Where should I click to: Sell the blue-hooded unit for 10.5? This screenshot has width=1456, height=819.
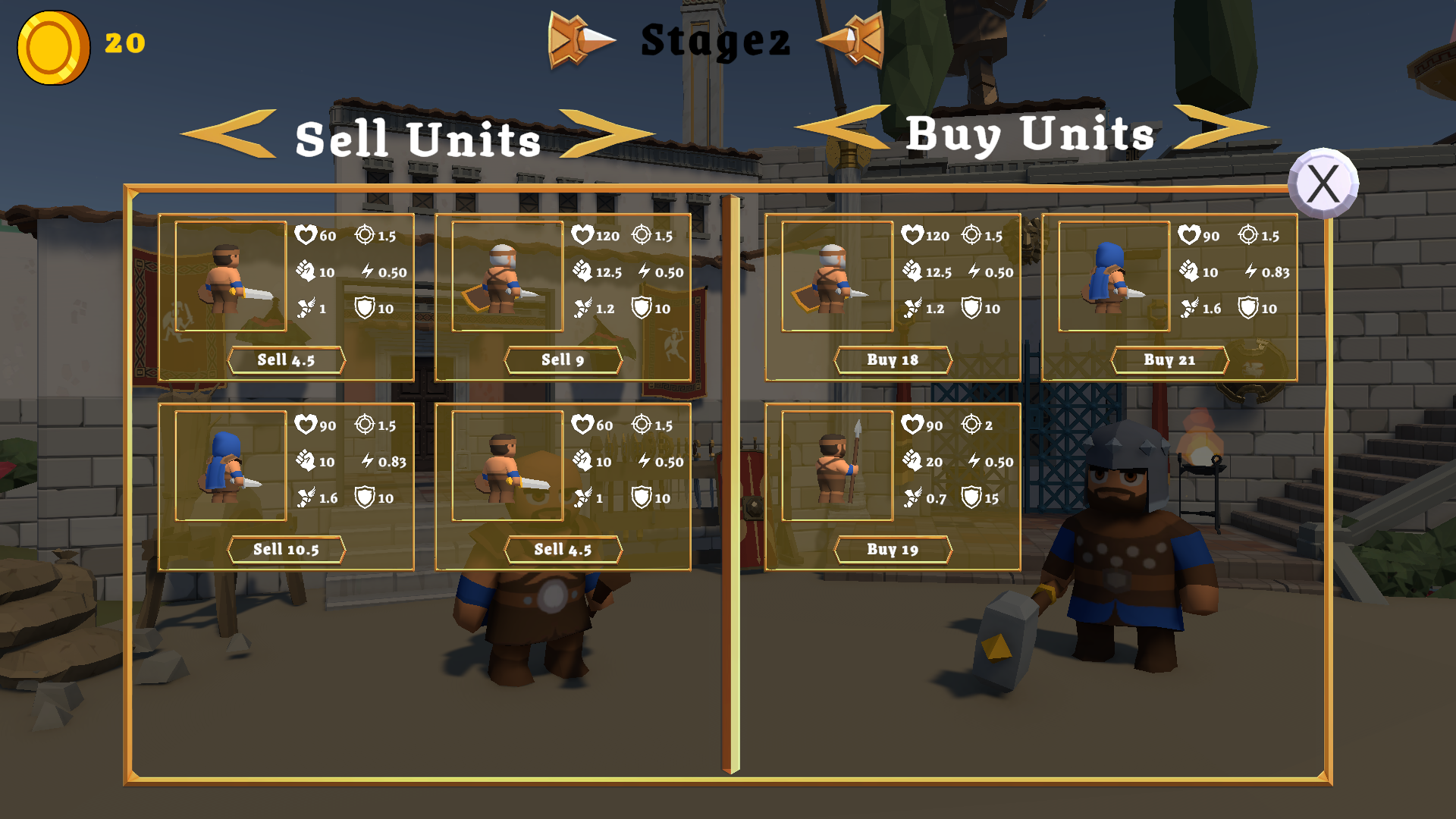pyautogui.click(x=286, y=550)
